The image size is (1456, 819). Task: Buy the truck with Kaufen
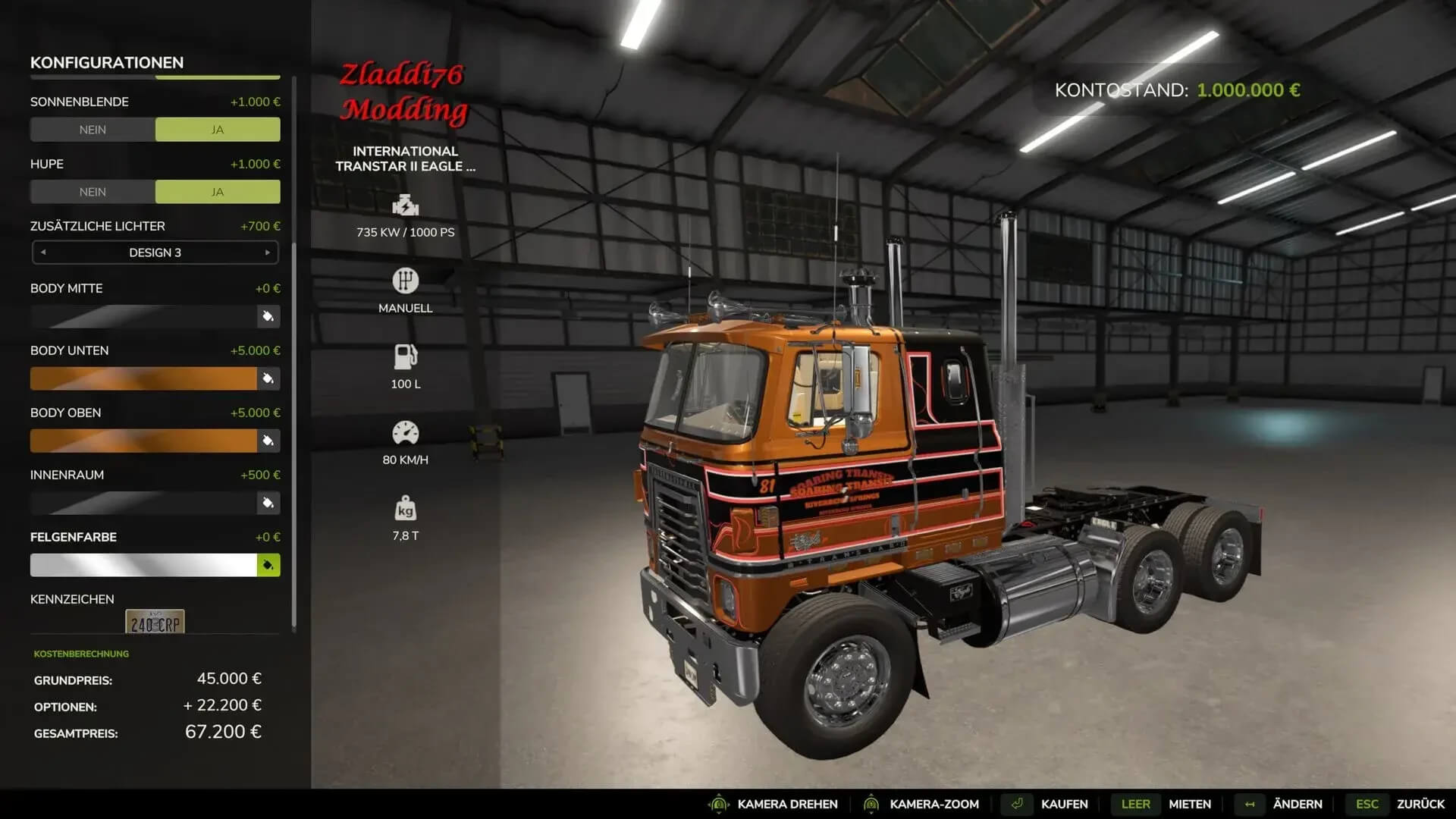[x=1063, y=804]
